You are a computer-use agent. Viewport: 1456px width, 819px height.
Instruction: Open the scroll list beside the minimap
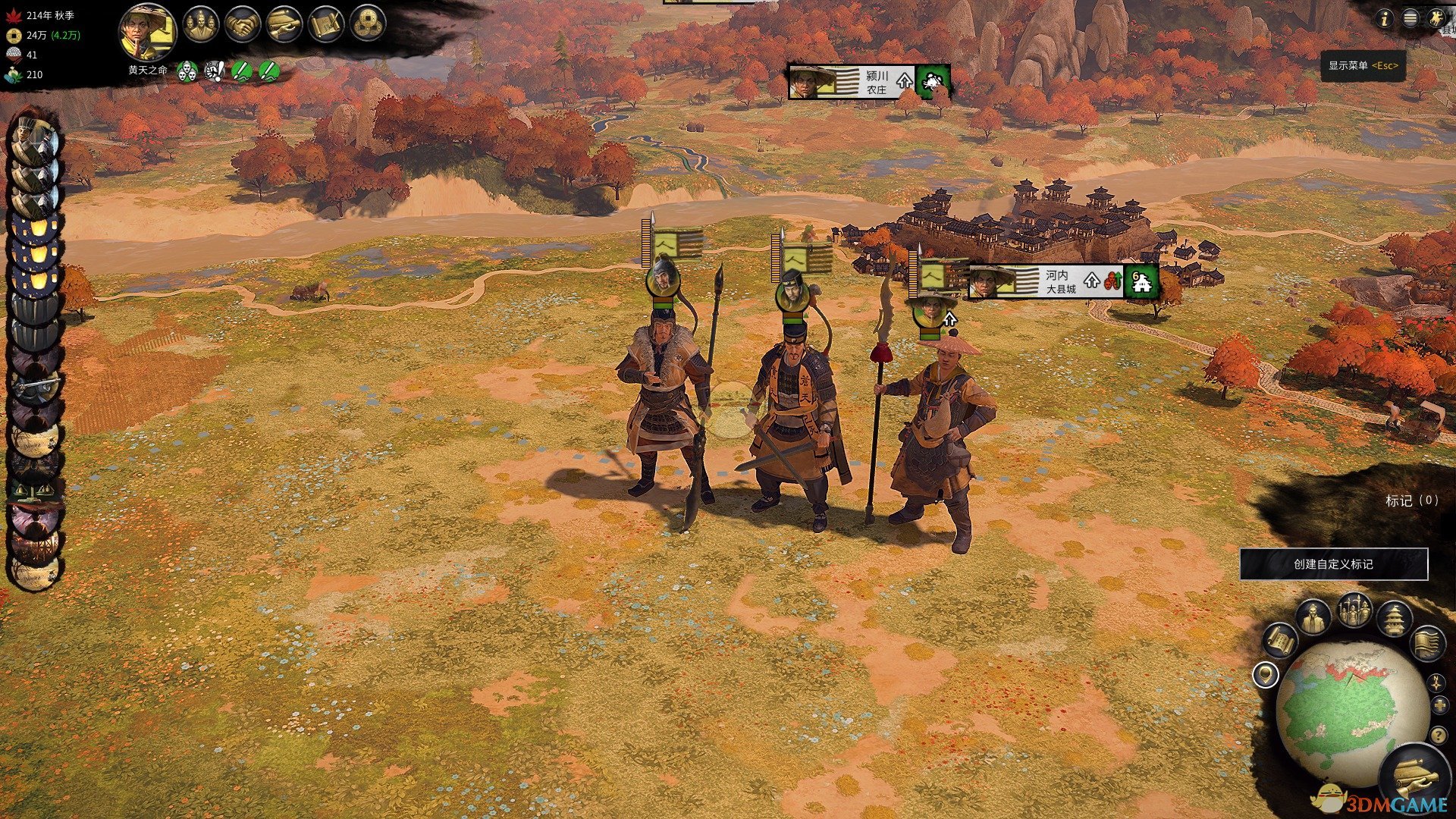click(x=1280, y=642)
